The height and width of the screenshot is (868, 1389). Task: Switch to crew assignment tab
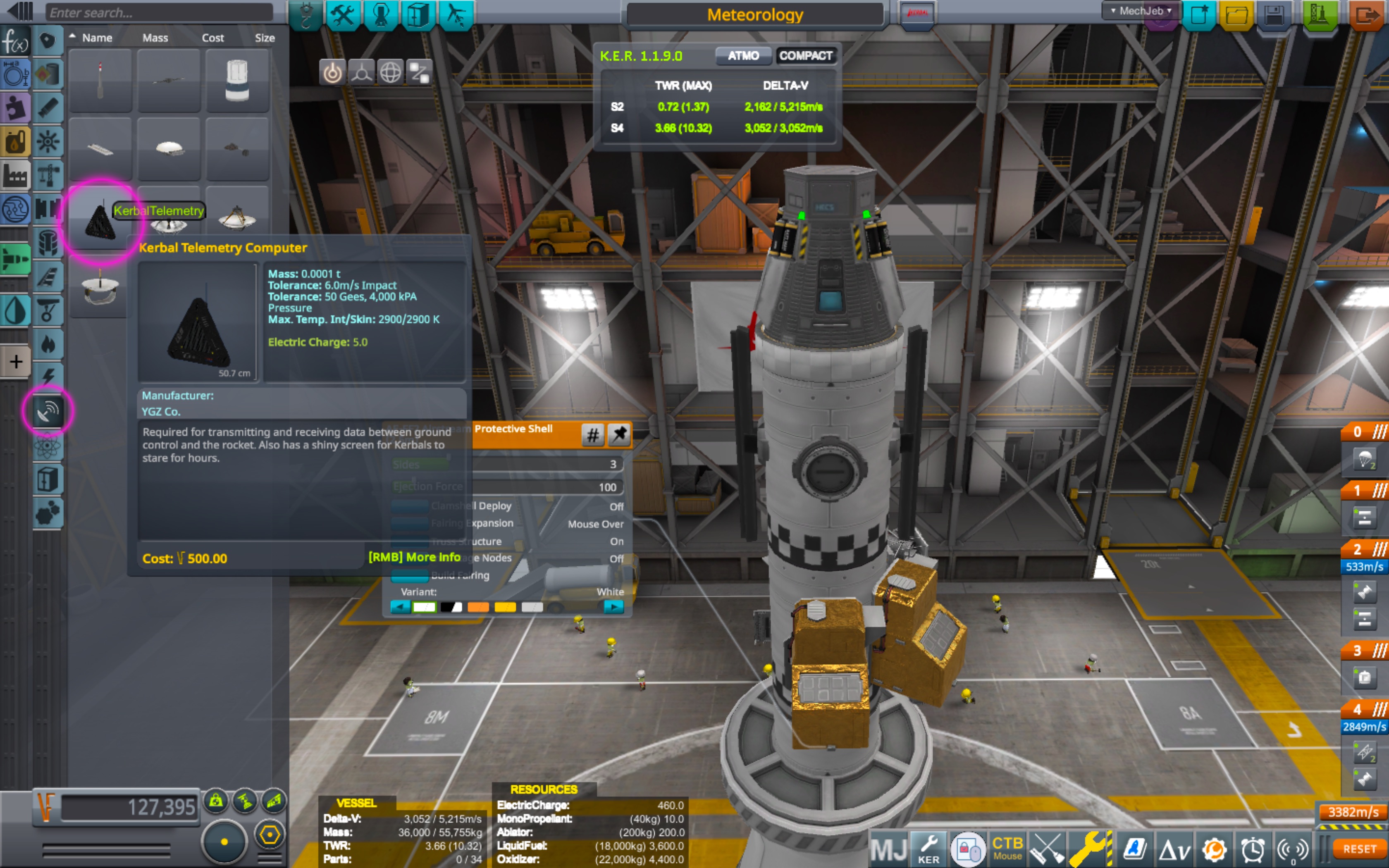(381, 15)
